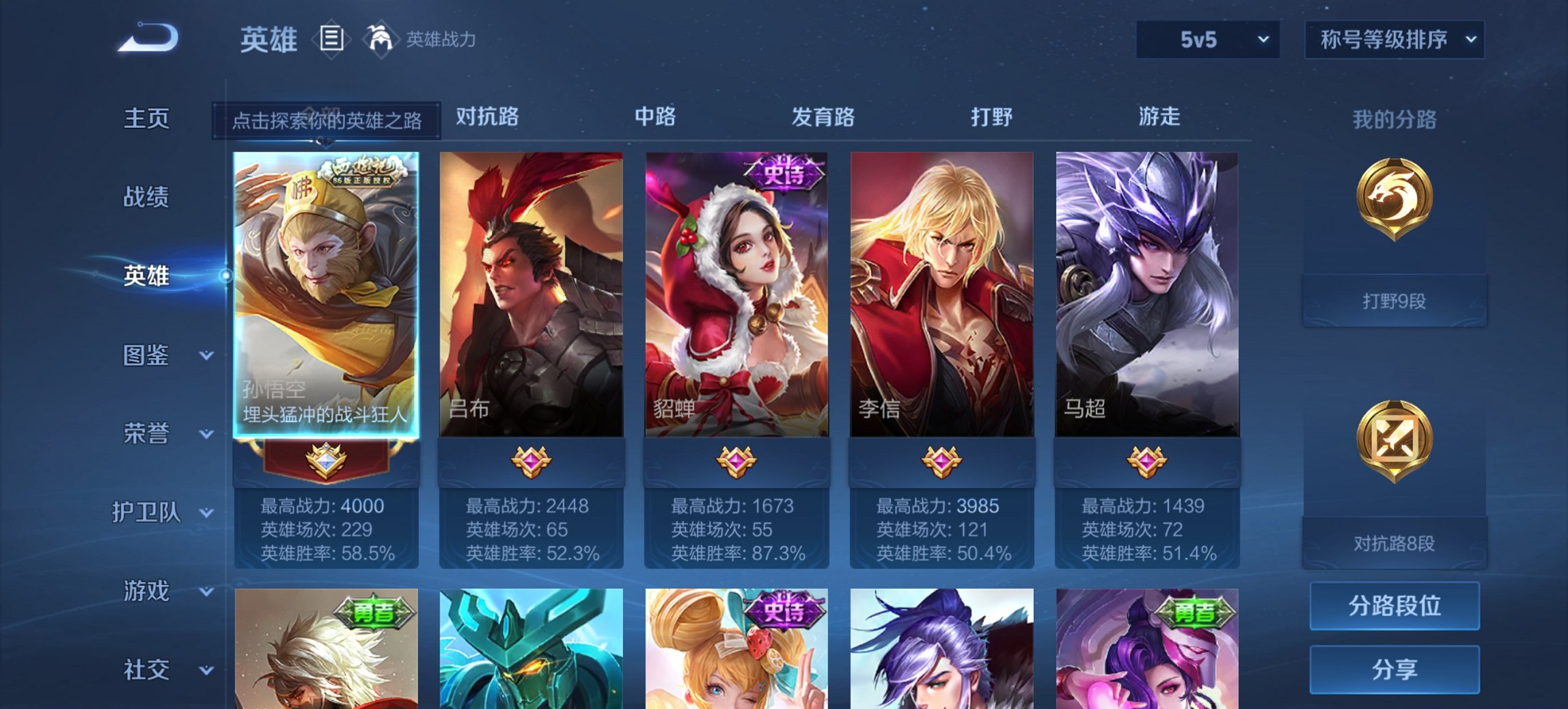This screenshot has height=709, width=1568.
Task: Switch to the 发育路 lane tab
Action: tap(823, 117)
